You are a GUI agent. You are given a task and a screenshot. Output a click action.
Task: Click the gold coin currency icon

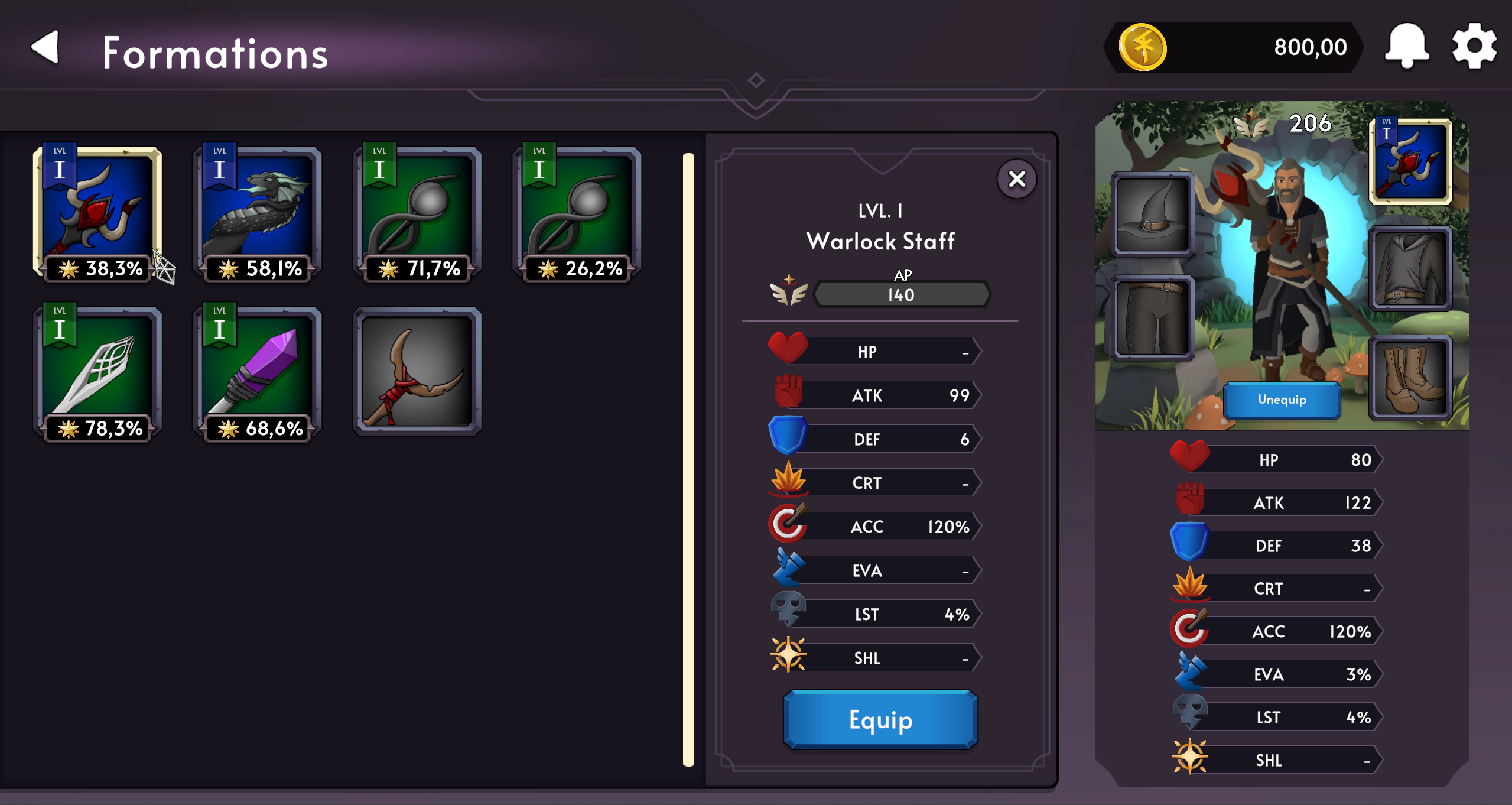[1143, 47]
